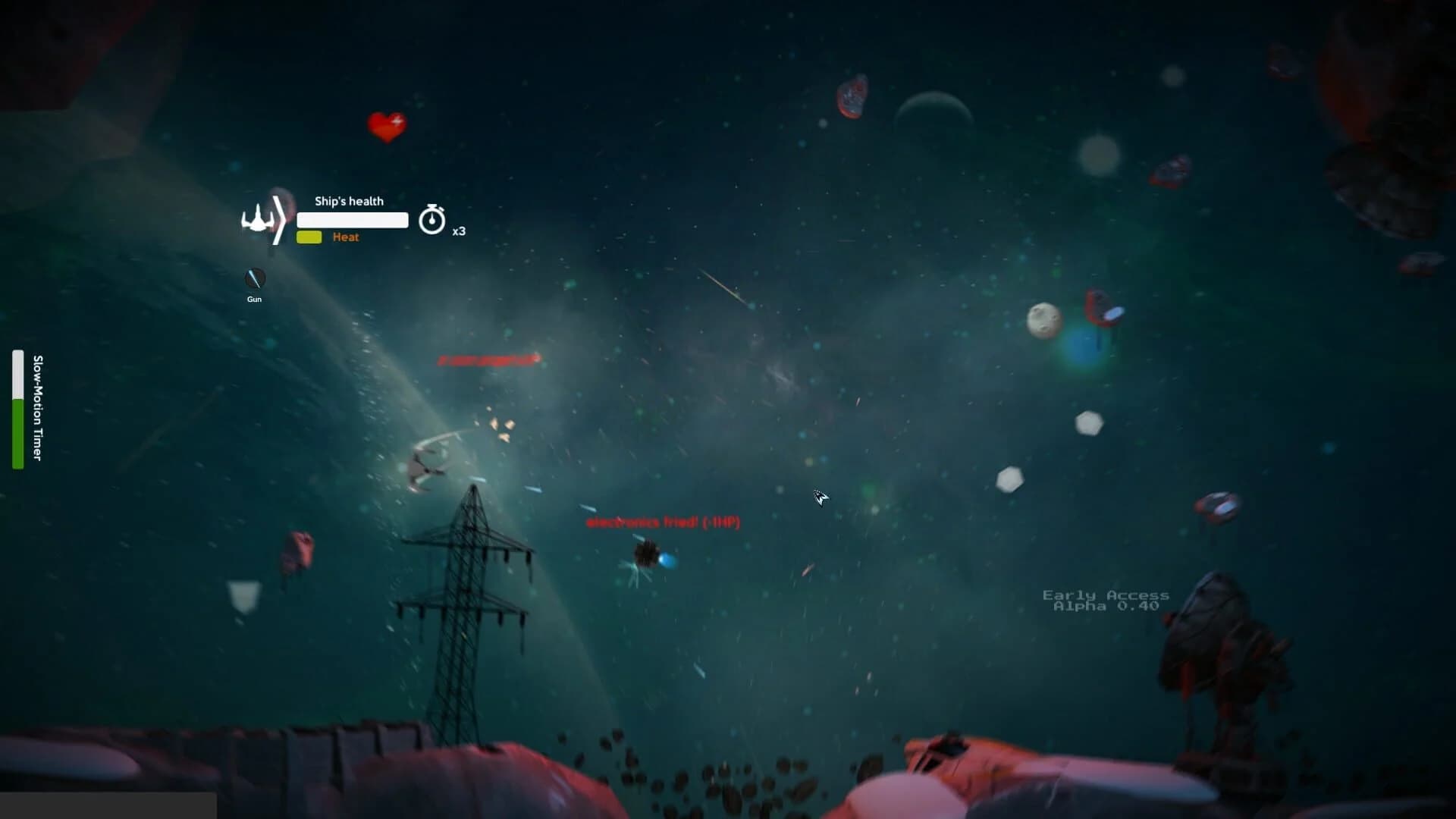The width and height of the screenshot is (1456, 819).
Task: Click the green Slow-Motion Timer gauge
Action: (17, 432)
